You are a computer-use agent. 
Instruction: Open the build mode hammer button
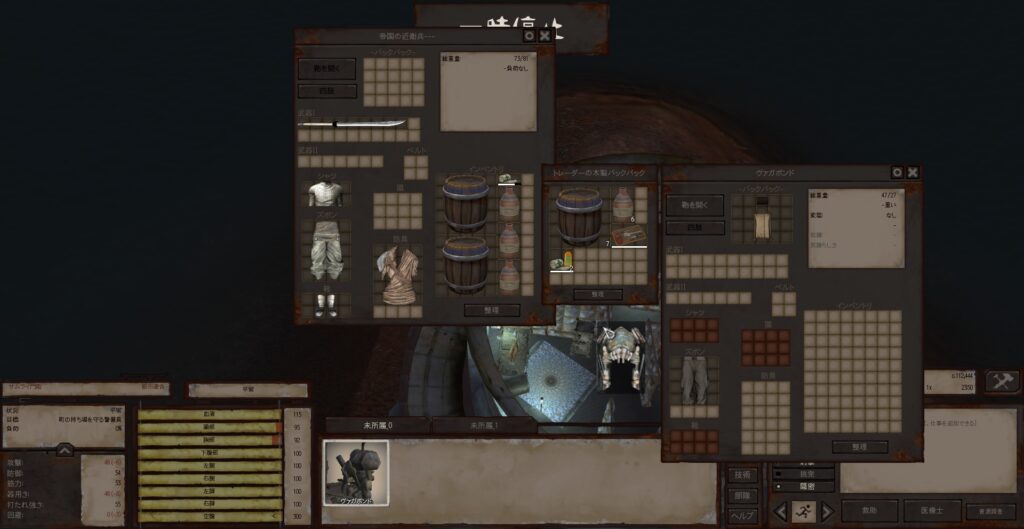[1001, 381]
